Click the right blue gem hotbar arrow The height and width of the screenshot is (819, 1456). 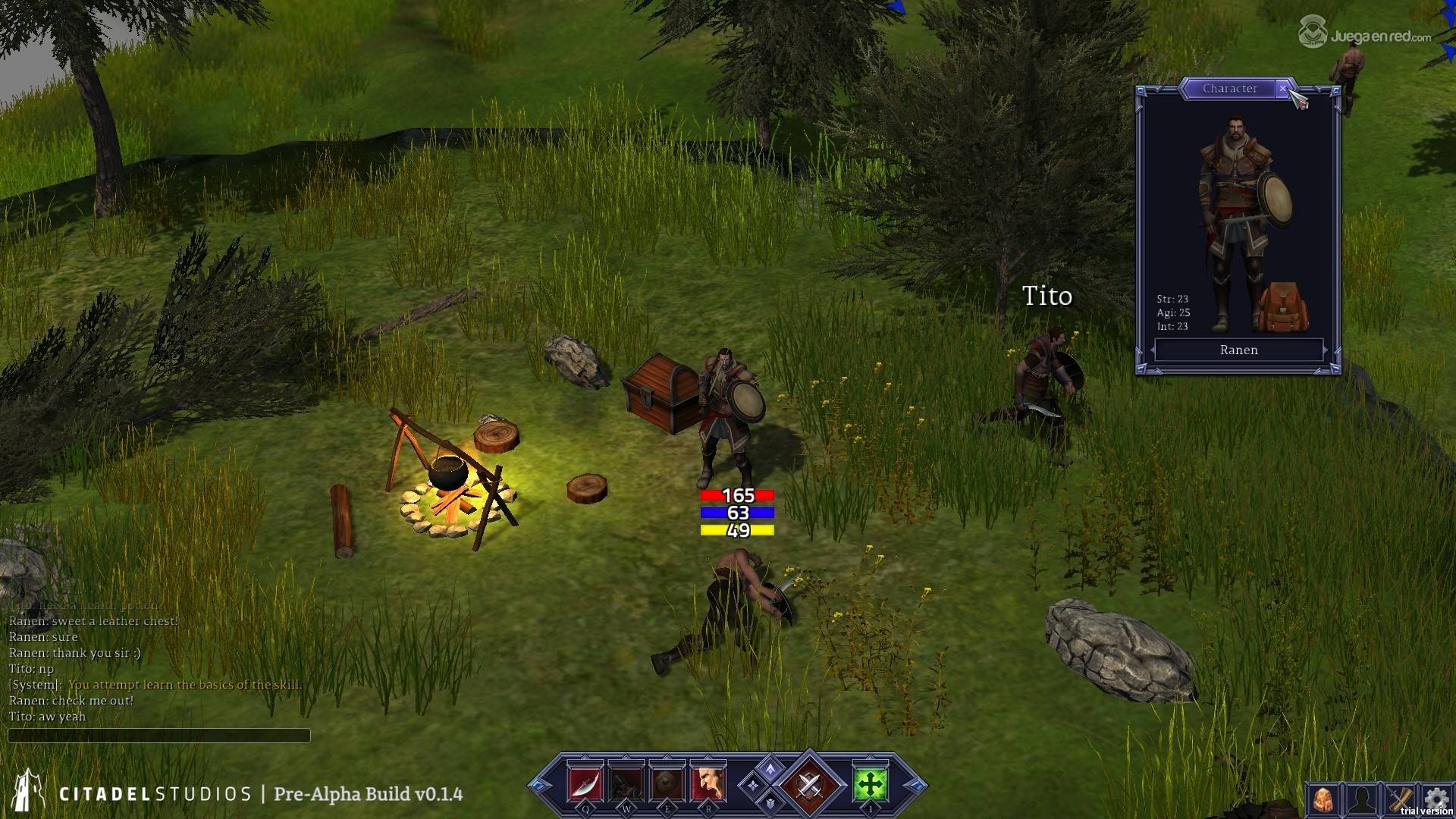915,786
